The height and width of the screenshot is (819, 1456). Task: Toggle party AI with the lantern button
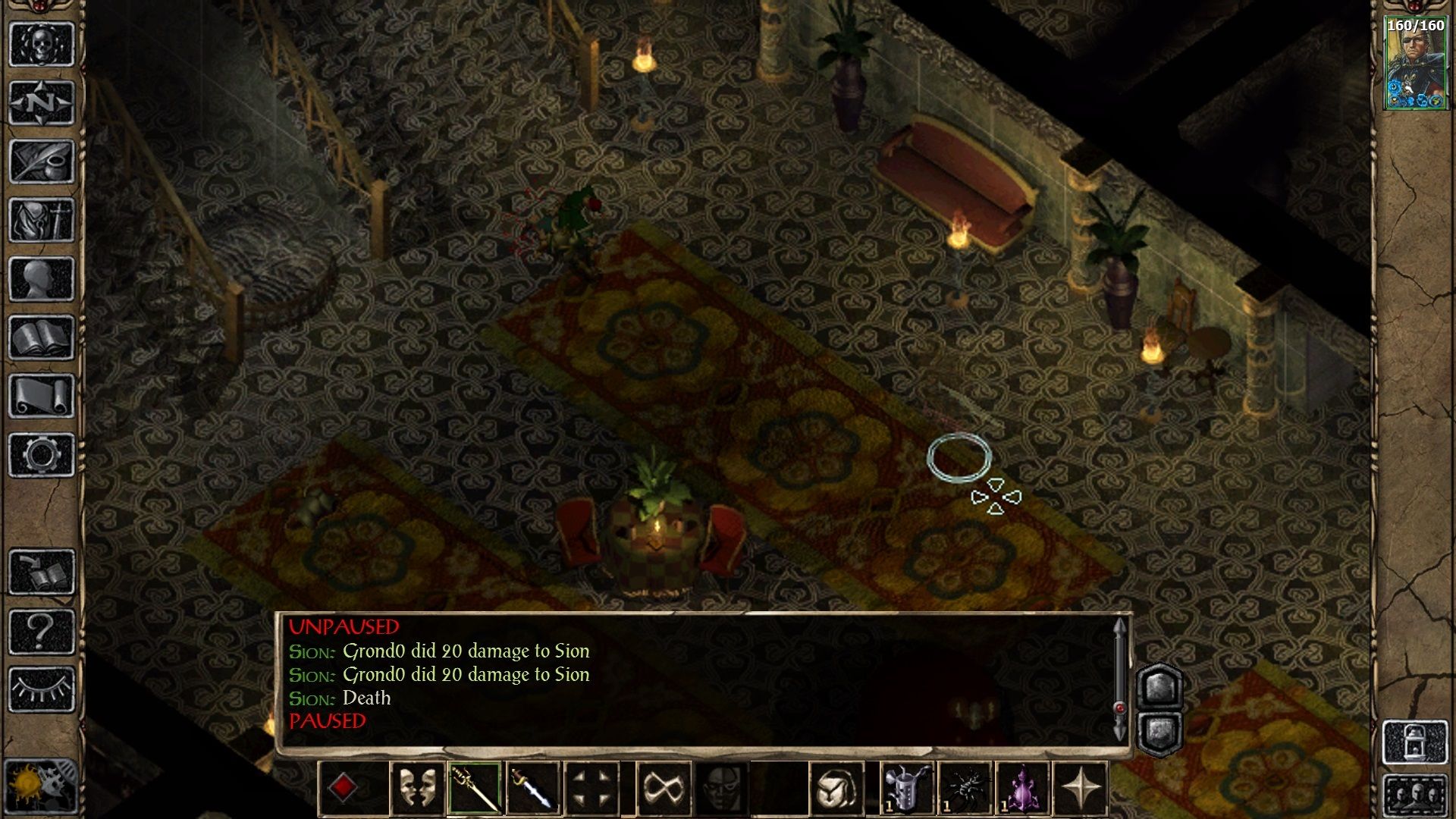coord(1415,742)
